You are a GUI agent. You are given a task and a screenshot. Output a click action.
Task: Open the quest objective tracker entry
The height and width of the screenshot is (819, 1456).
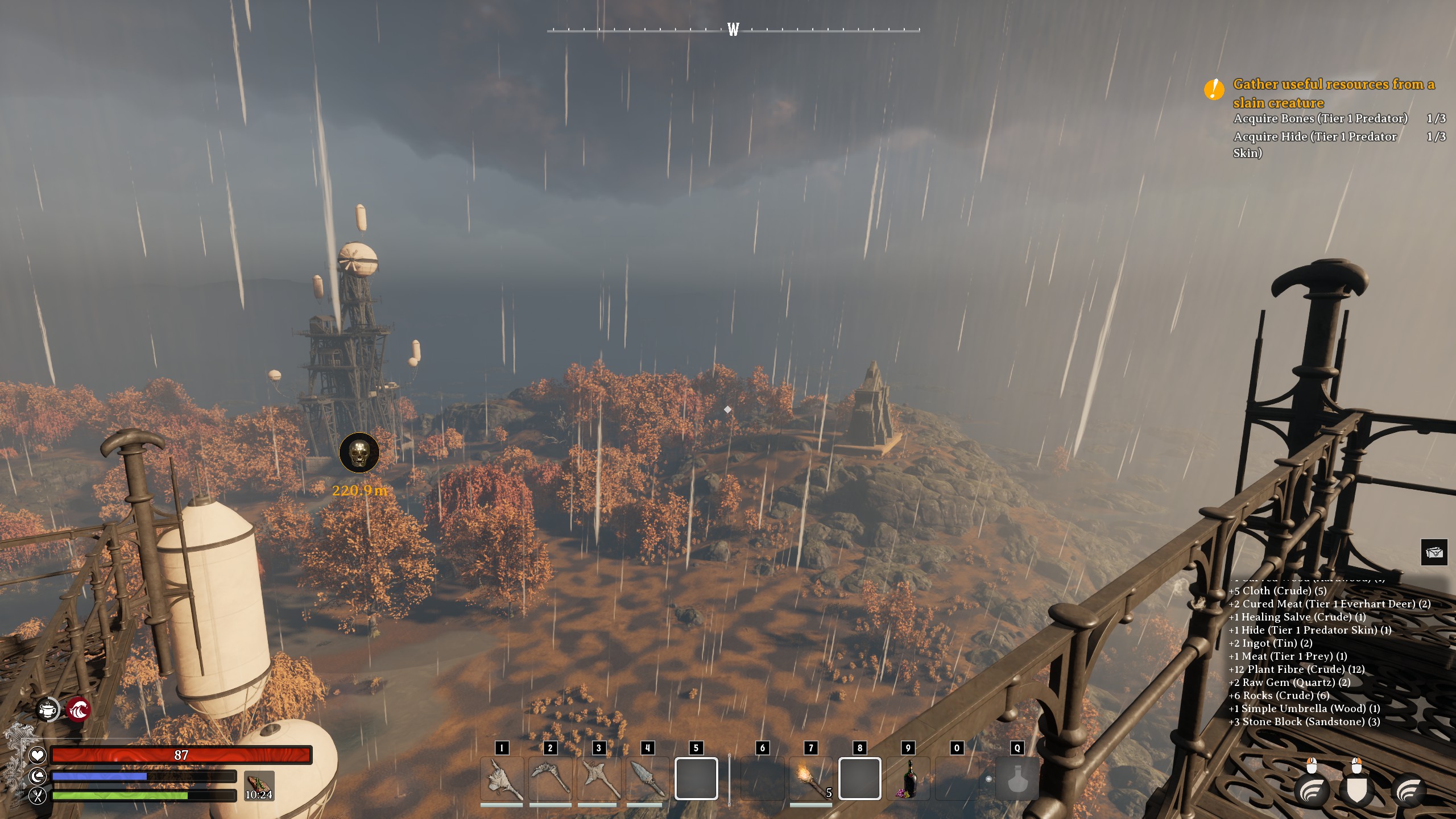point(1333,93)
